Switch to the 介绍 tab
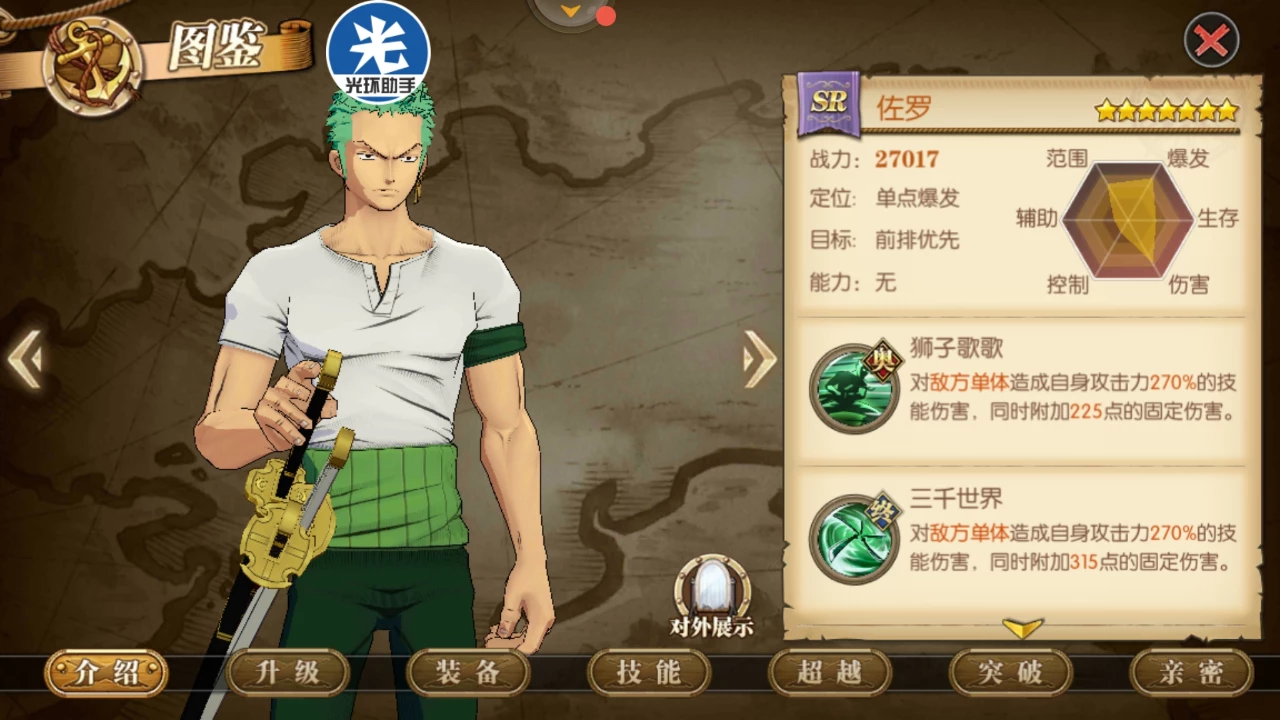This screenshot has width=1280, height=720. (x=106, y=673)
